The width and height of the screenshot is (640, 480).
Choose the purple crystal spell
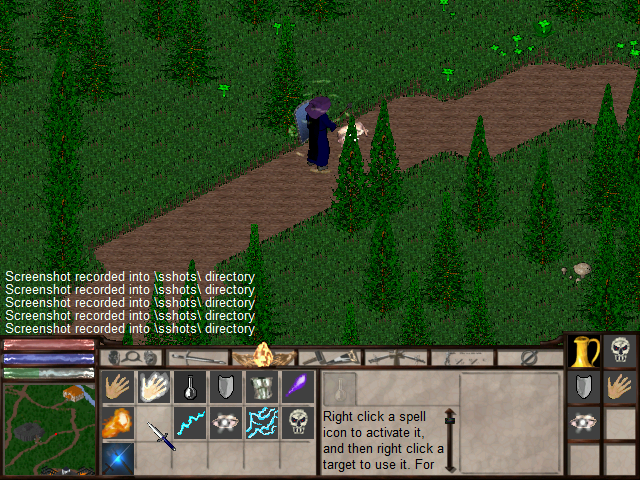(297, 387)
